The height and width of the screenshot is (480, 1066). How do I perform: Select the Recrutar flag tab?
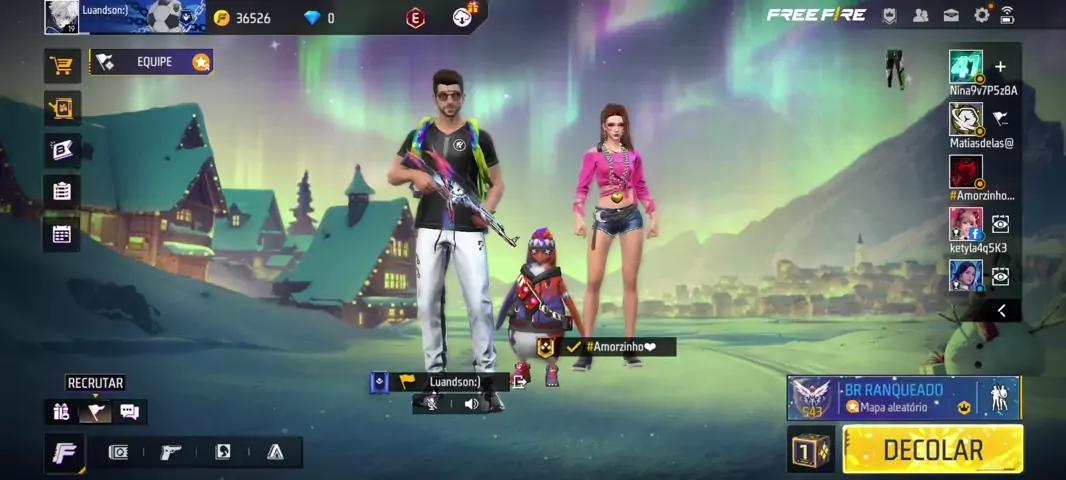pyautogui.click(x=95, y=411)
